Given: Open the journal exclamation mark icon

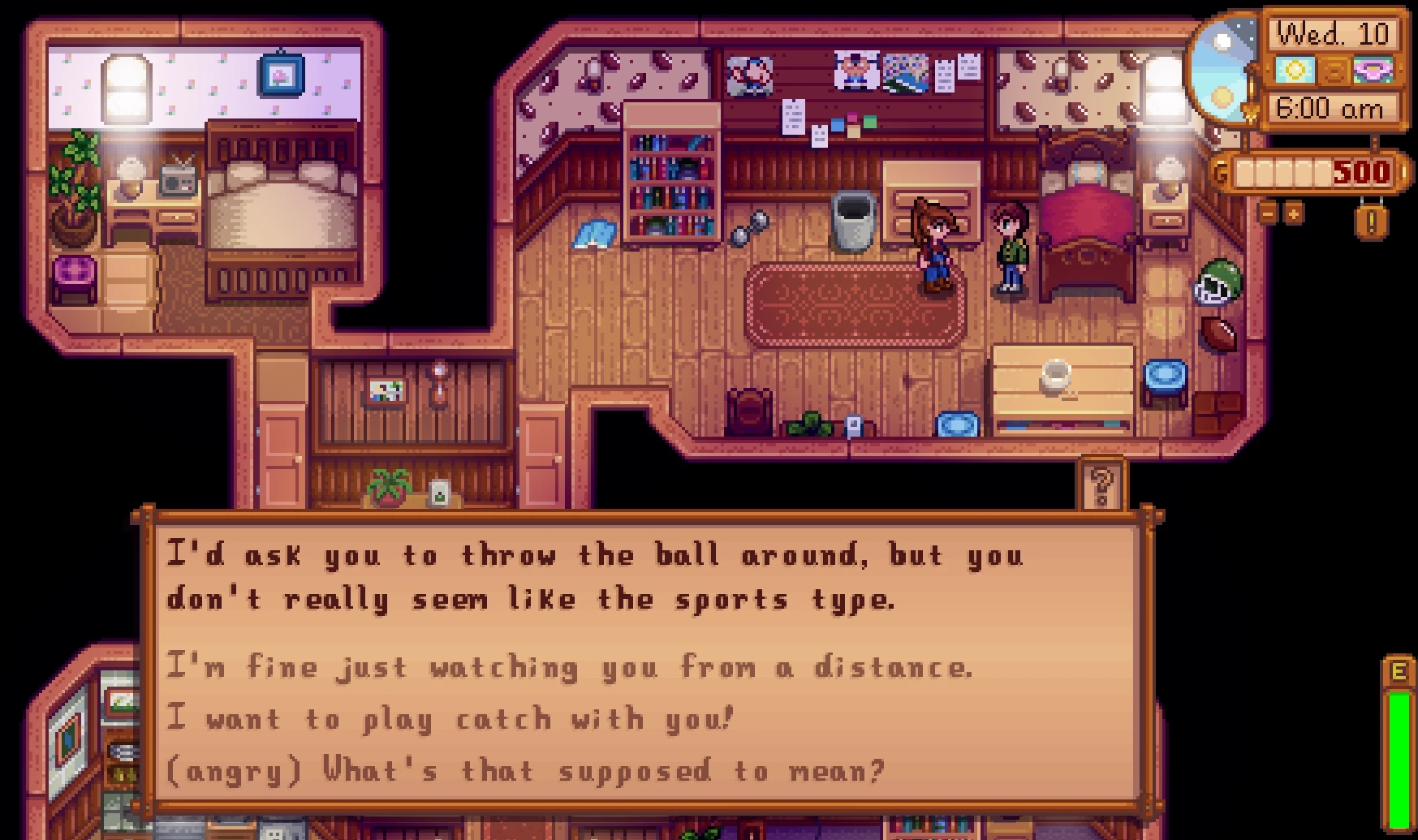Looking at the screenshot, I should click(1371, 220).
